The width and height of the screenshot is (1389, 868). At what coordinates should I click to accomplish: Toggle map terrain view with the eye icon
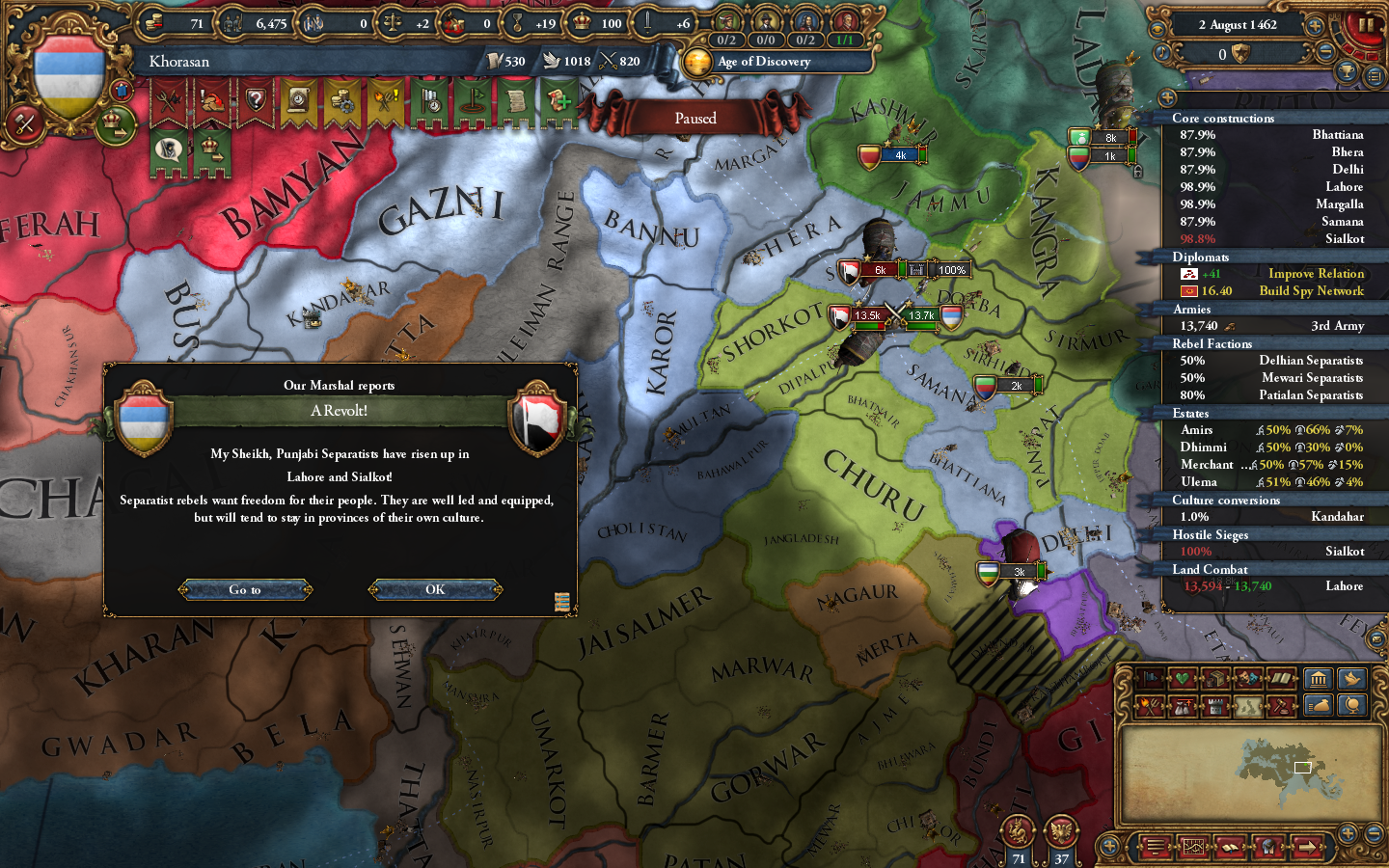[x=1267, y=847]
